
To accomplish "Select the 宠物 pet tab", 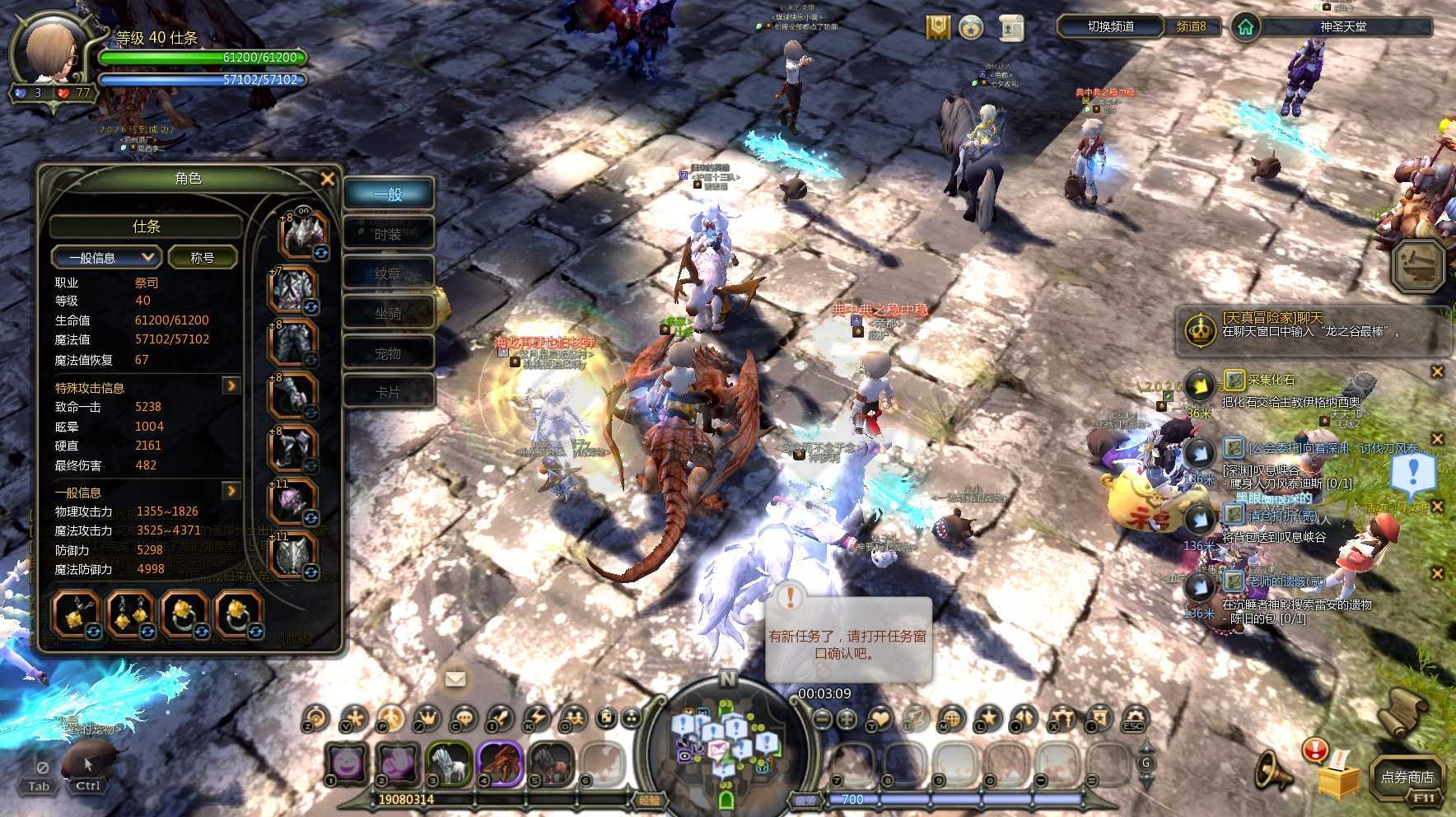I will pyautogui.click(x=388, y=353).
